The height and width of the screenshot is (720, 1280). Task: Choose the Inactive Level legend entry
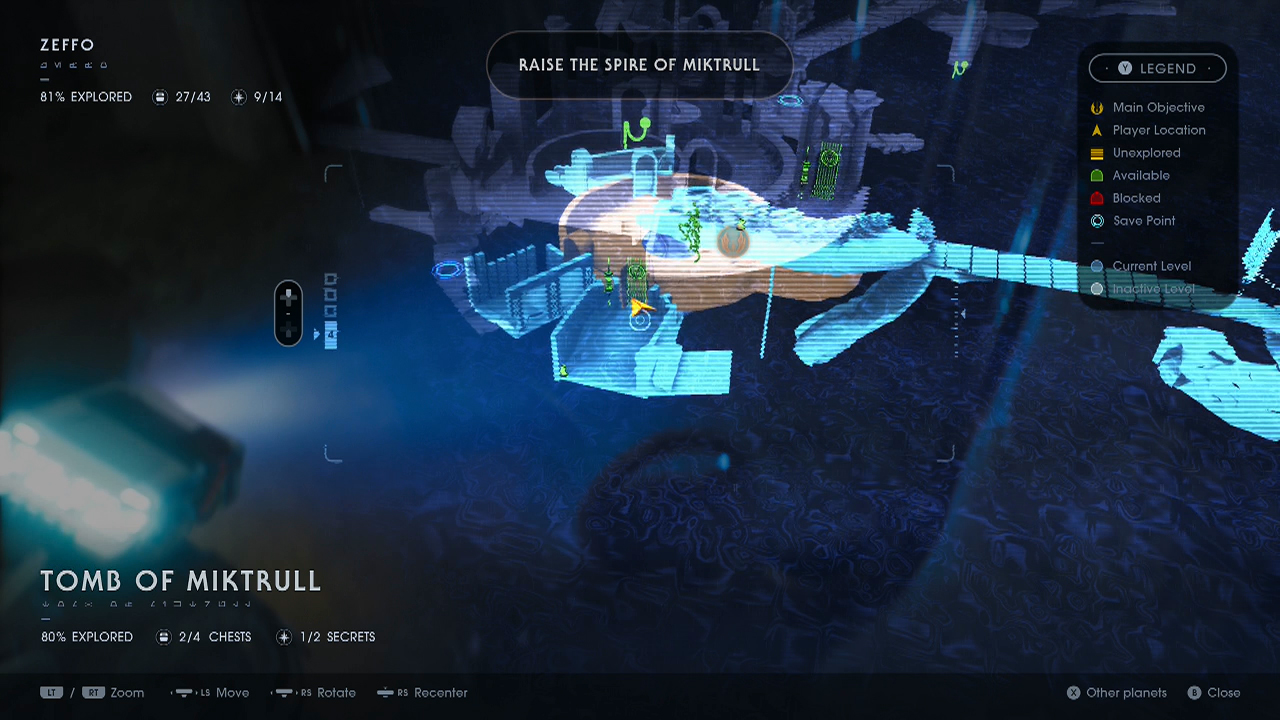(1152, 289)
